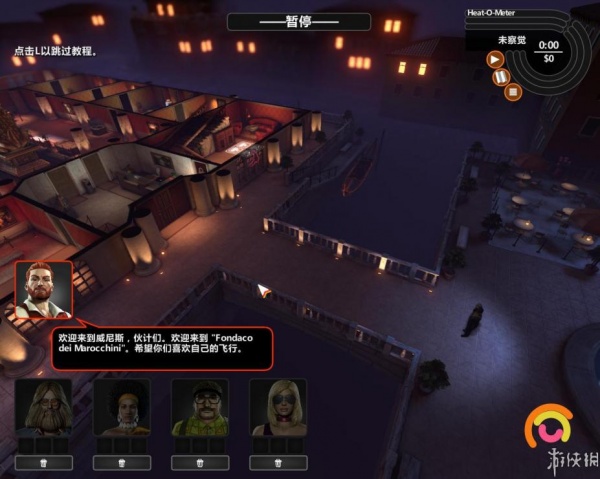Viewport: 600px width, 479px height.
Task: Select the blonde woman with sunglasses portrait
Action: coord(278,407)
